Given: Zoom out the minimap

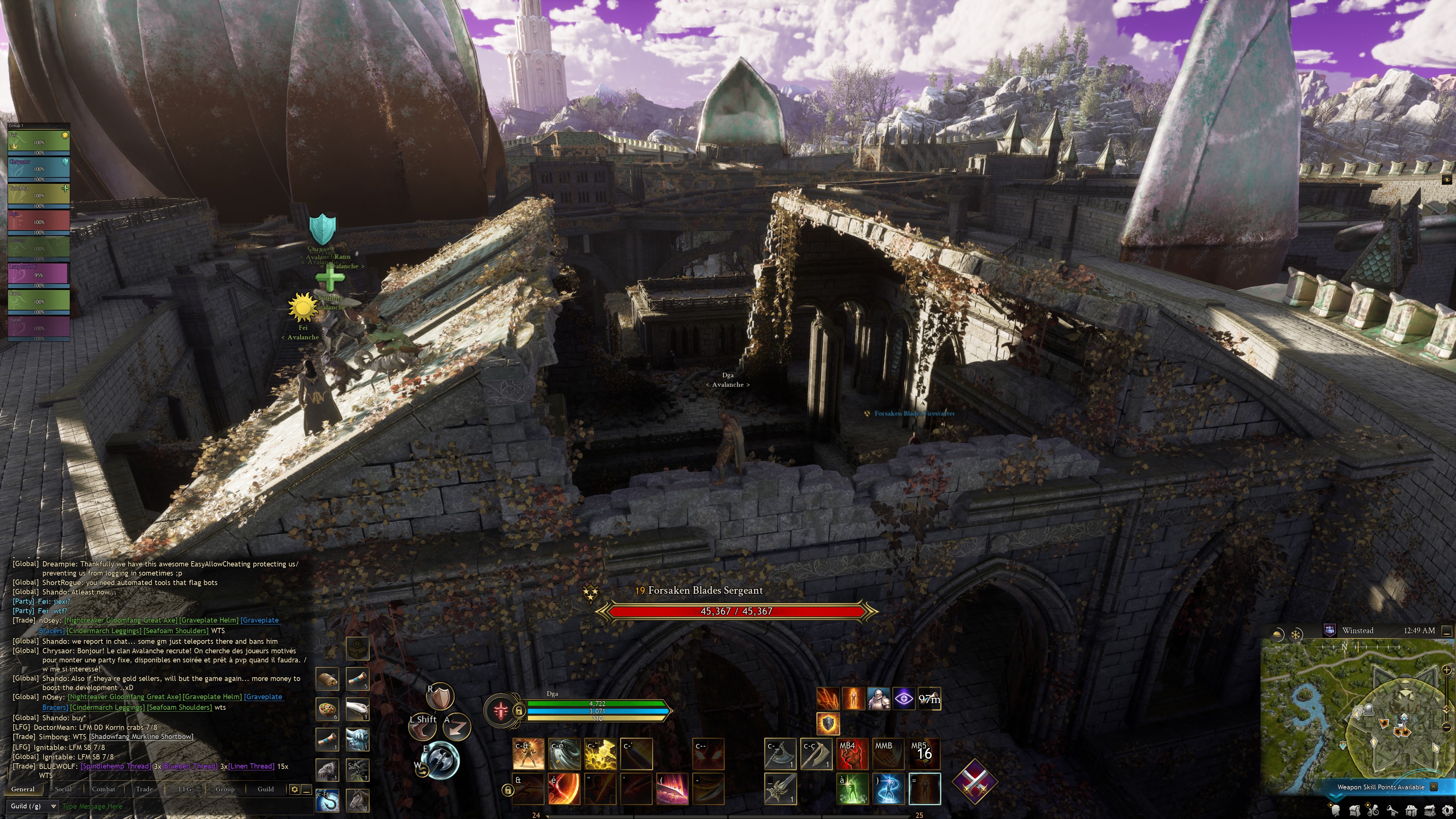Looking at the screenshot, I should coord(1447,727).
